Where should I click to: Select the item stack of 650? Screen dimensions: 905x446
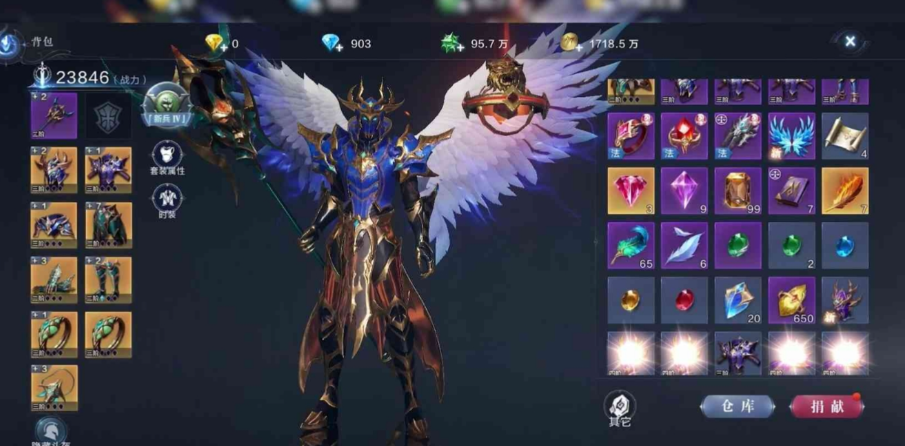tap(792, 300)
